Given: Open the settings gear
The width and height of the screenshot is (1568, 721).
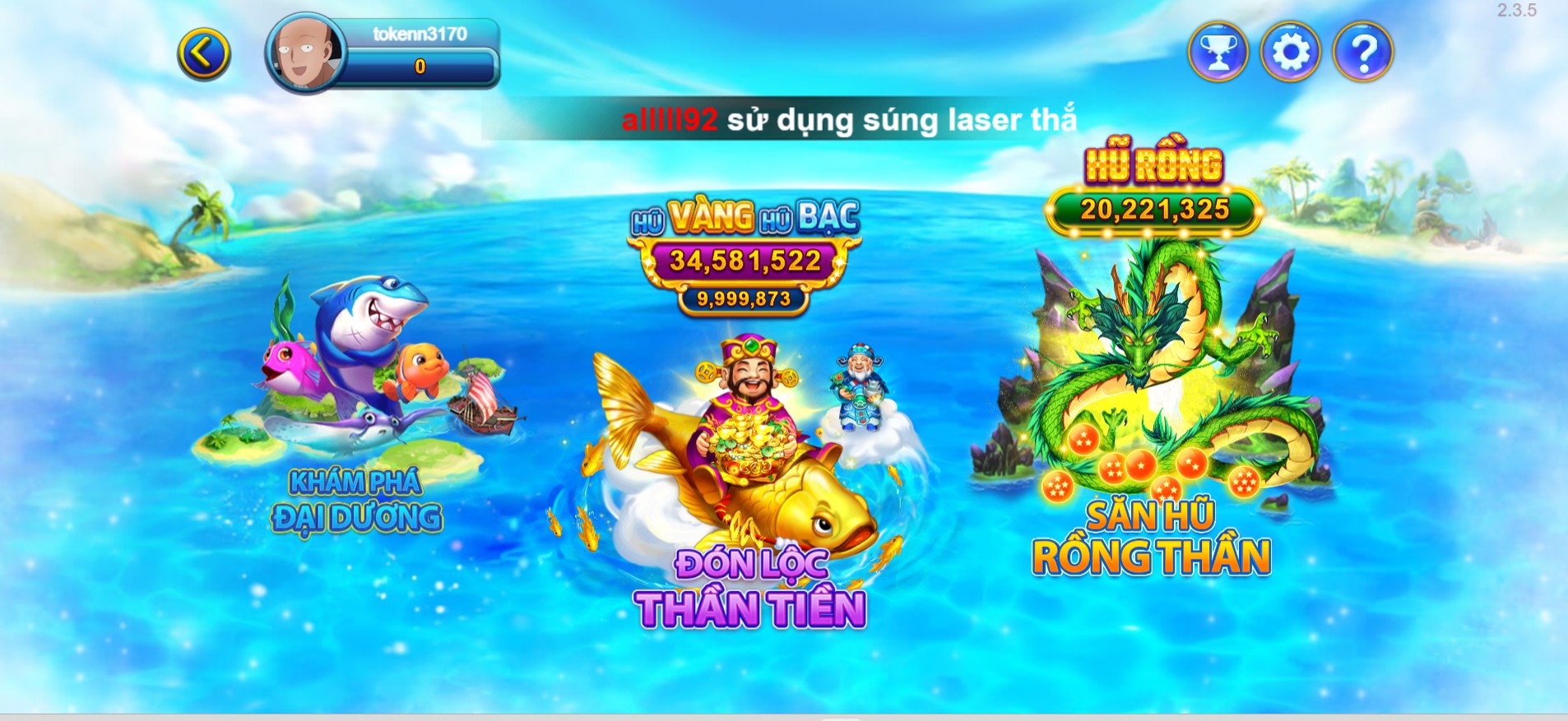Looking at the screenshot, I should click(1292, 51).
